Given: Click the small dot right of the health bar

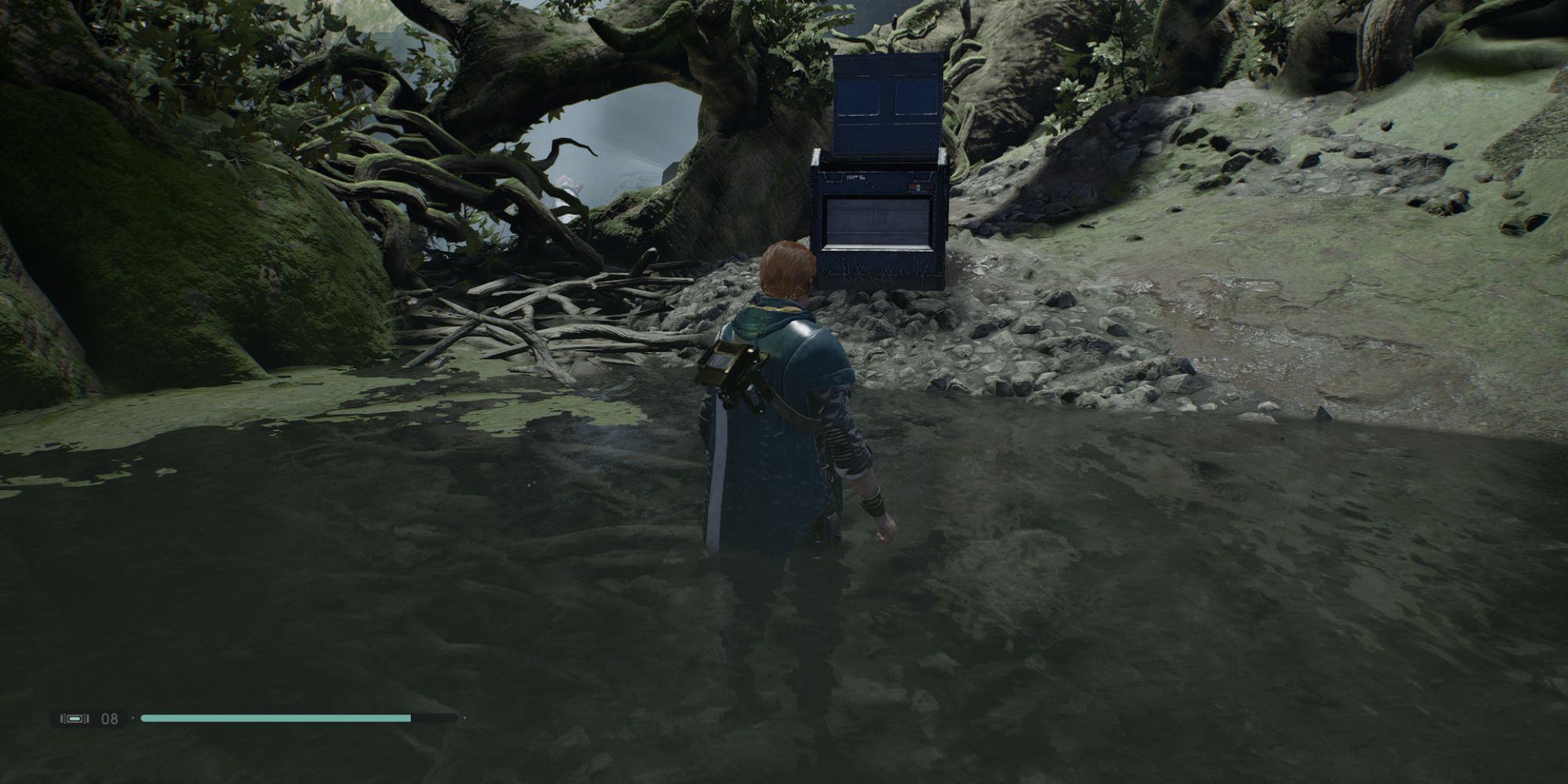Looking at the screenshot, I should pyautogui.click(x=464, y=717).
